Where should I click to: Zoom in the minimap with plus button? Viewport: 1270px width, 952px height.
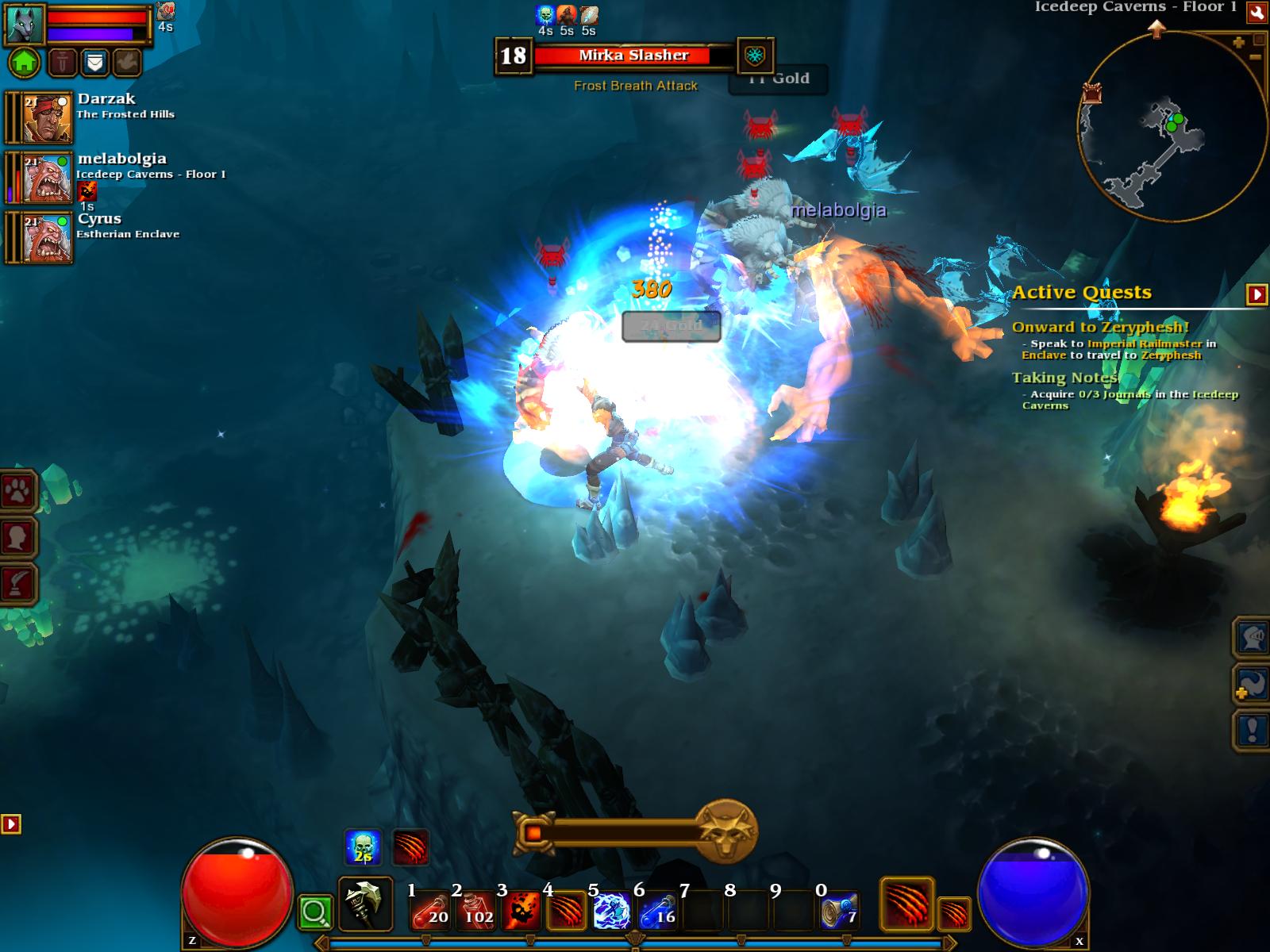[1238, 43]
